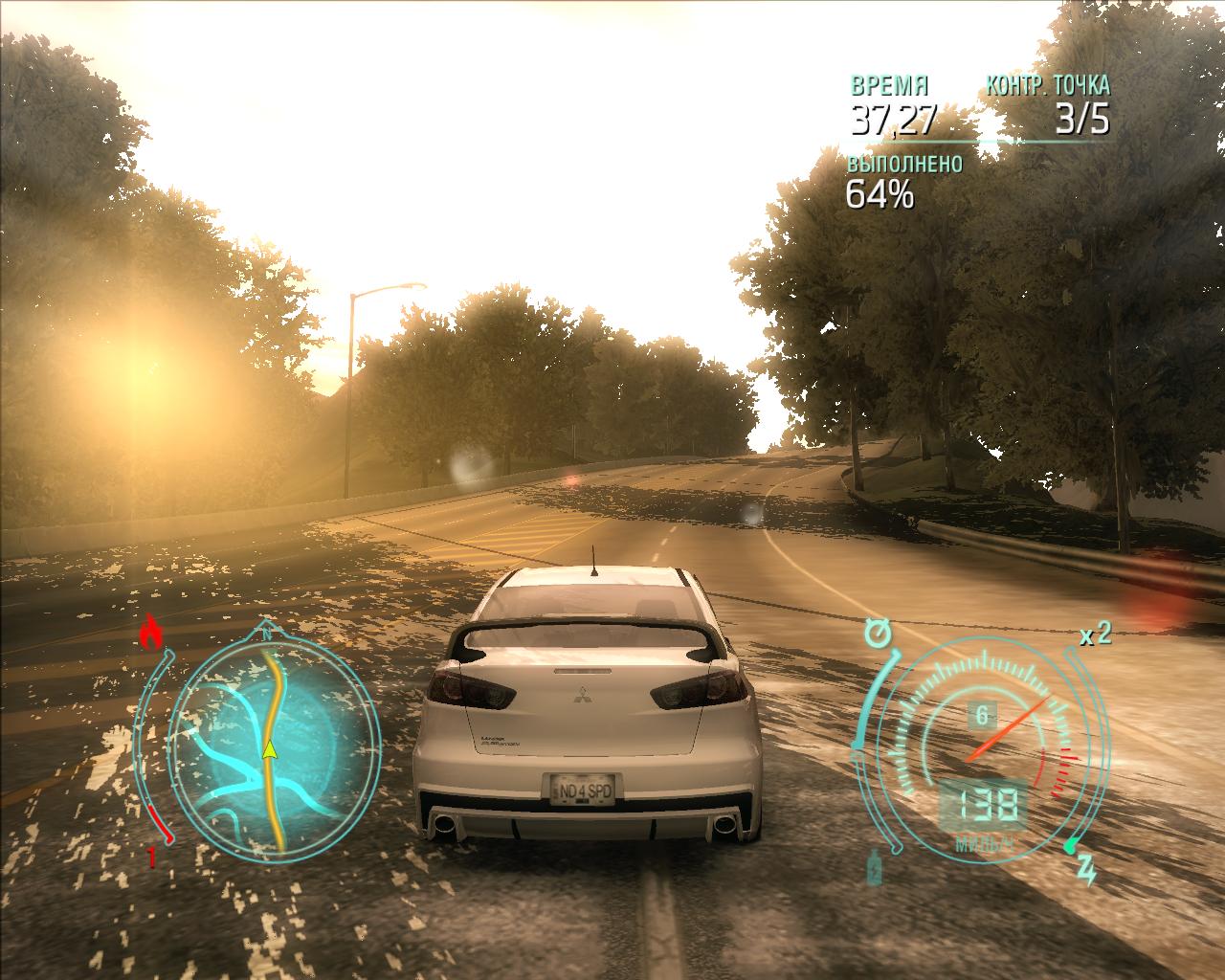Screen dimensions: 1225x980
Task: Click the stopwatch icon above the speedometer
Action: click(878, 633)
